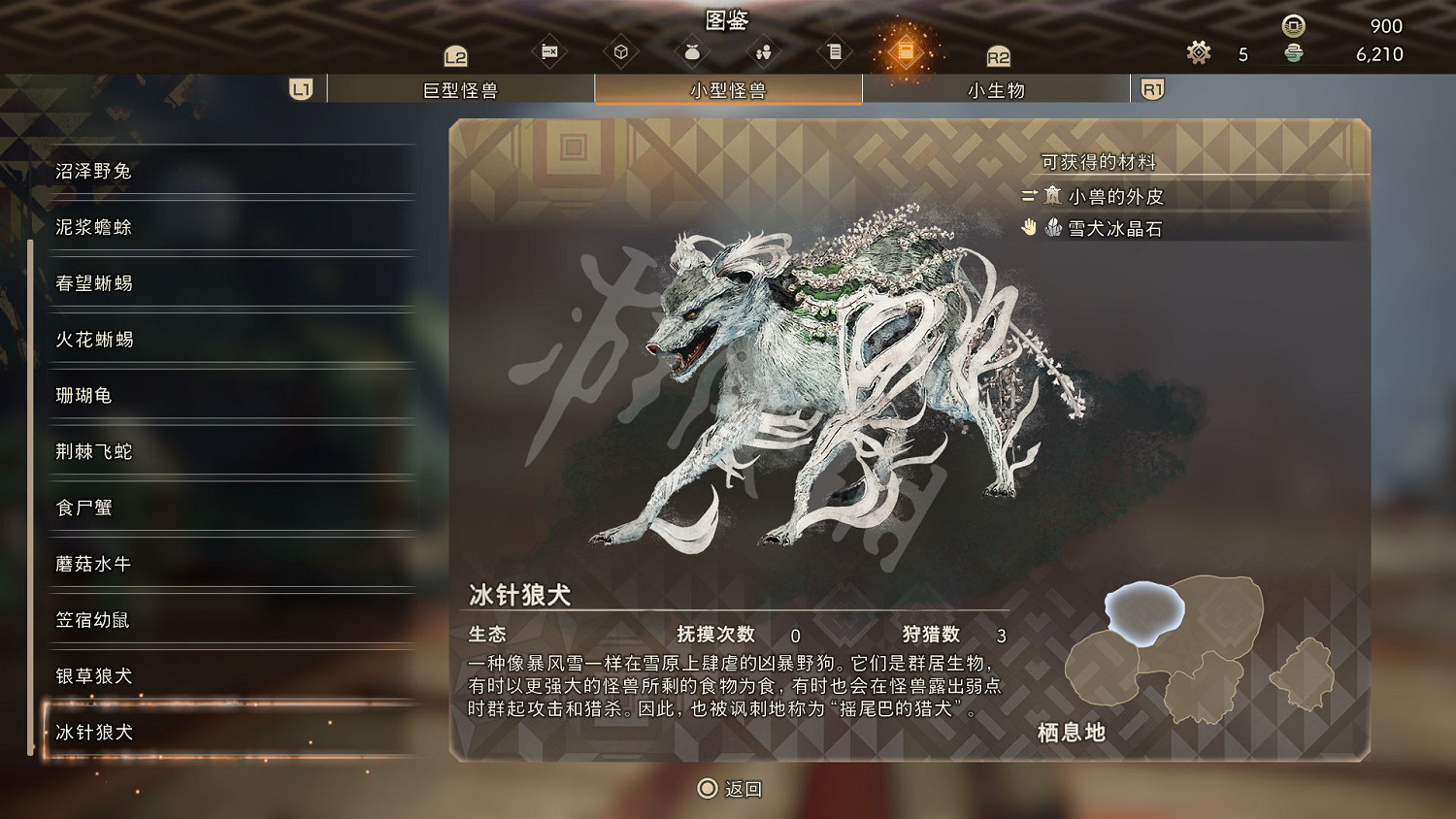This screenshot has height=819, width=1456.
Task: Click the R1 navigation marker
Action: pos(1153,89)
